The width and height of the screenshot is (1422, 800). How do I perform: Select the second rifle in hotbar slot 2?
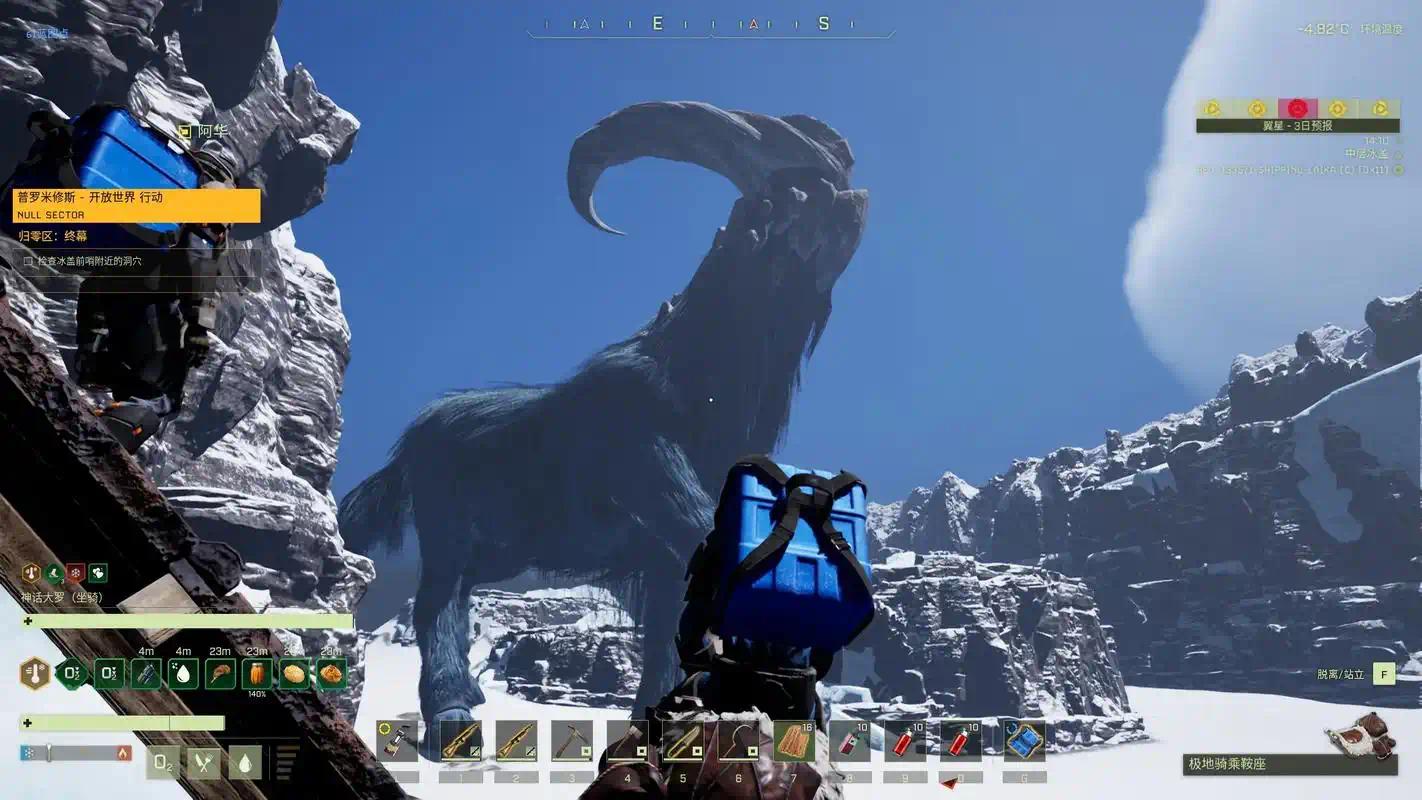(x=516, y=743)
